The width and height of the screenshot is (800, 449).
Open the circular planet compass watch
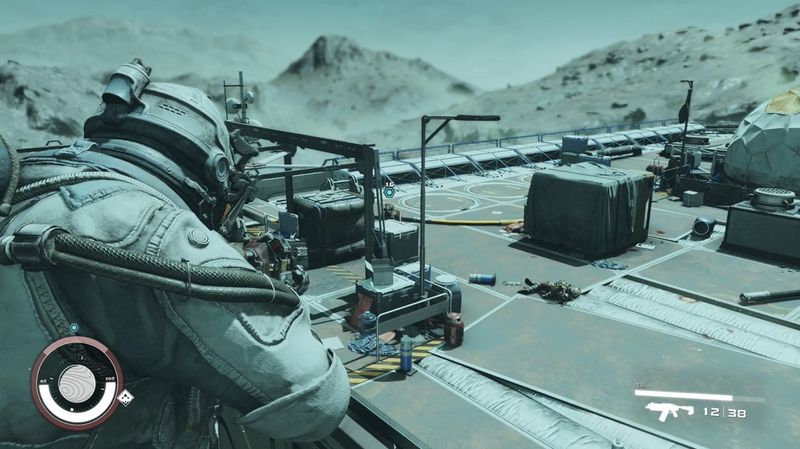(76, 382)
